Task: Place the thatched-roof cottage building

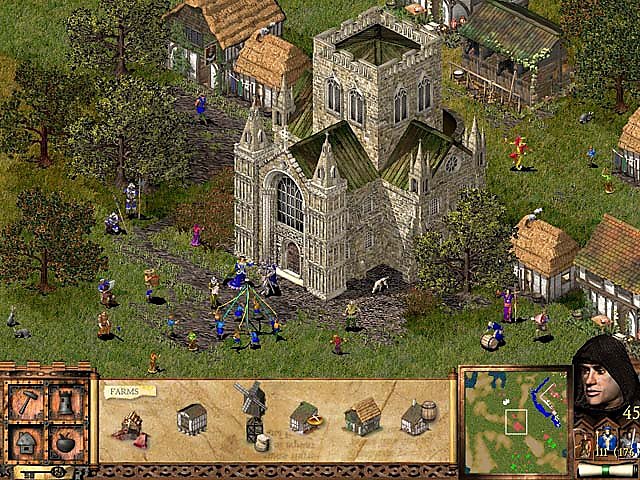Action: pos(362,416)
